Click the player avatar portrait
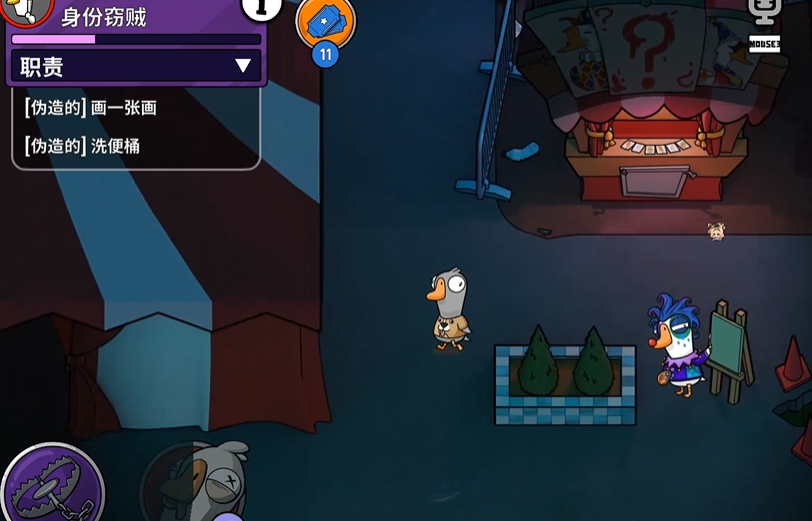This screenshot has height=521, width=812. [24, 8]
